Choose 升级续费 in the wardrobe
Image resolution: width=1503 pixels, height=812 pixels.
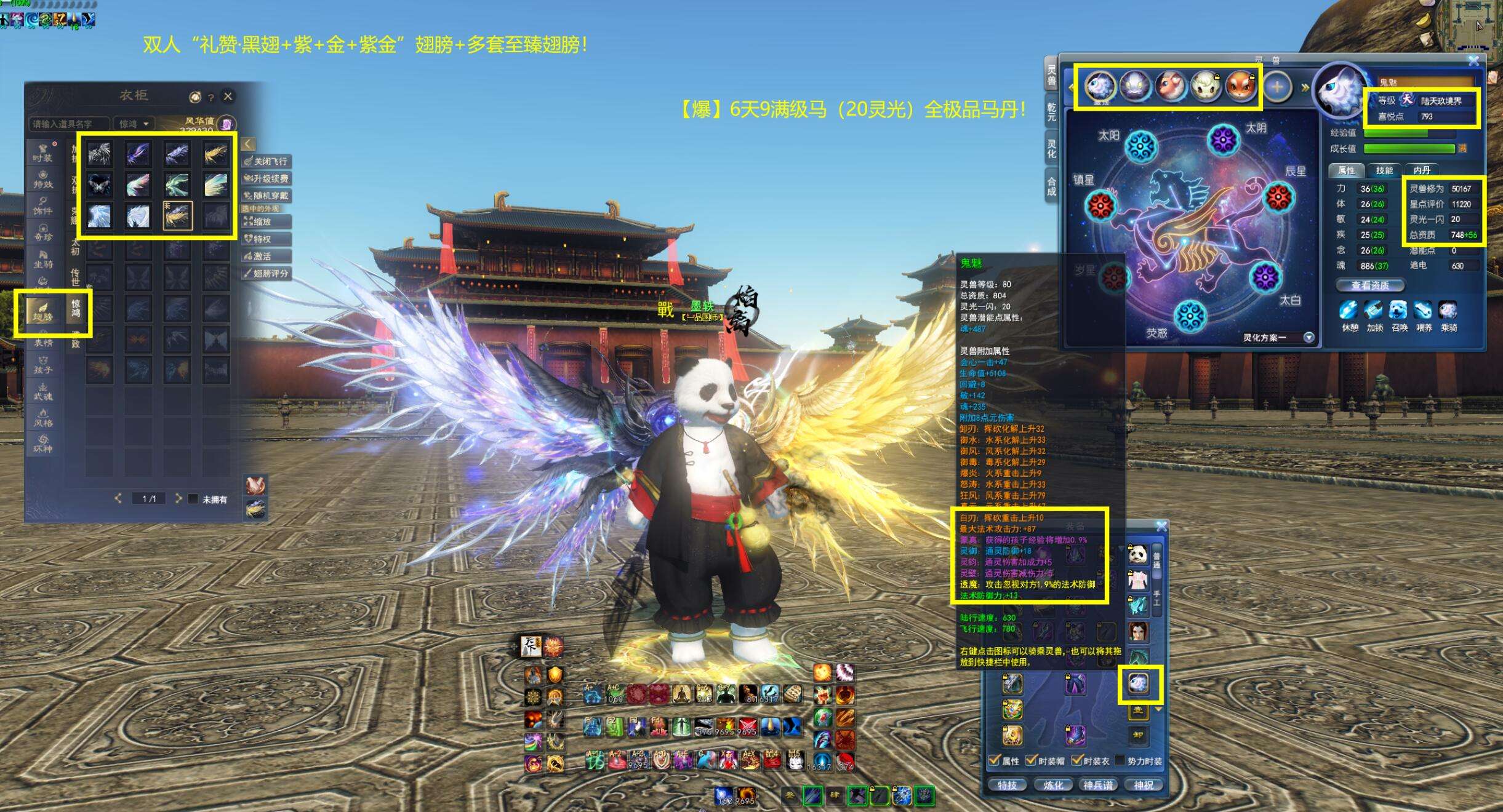(267, 178)
